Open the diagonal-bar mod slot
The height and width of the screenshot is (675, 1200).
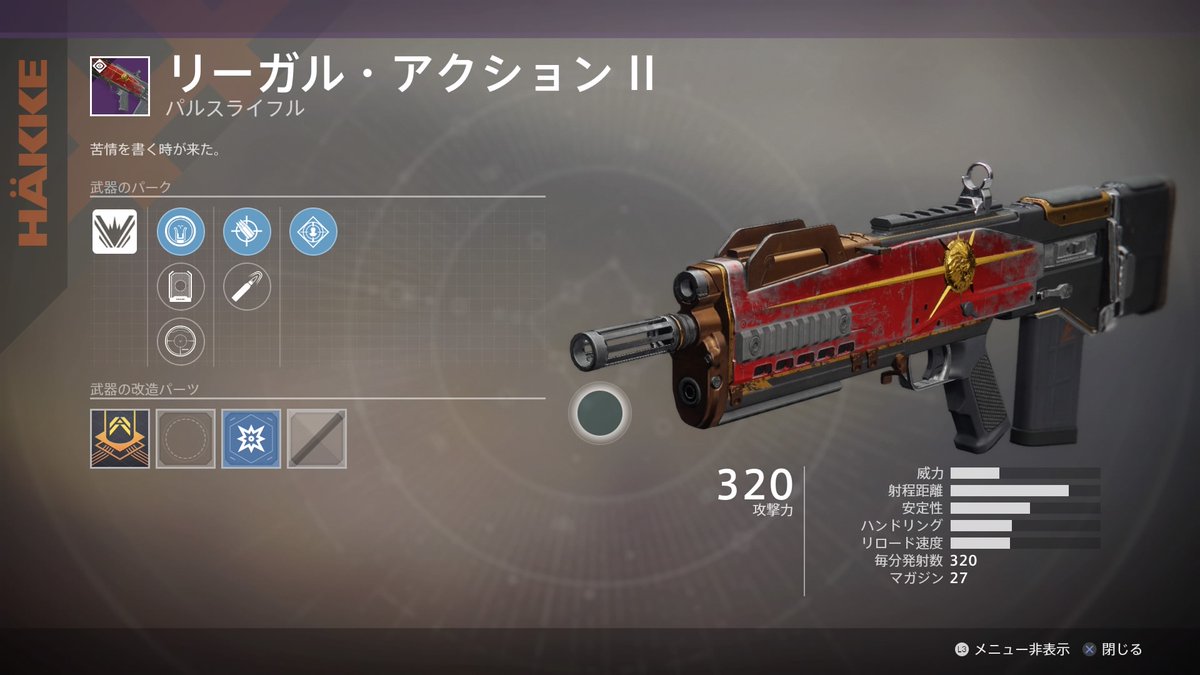pos(317,438)
